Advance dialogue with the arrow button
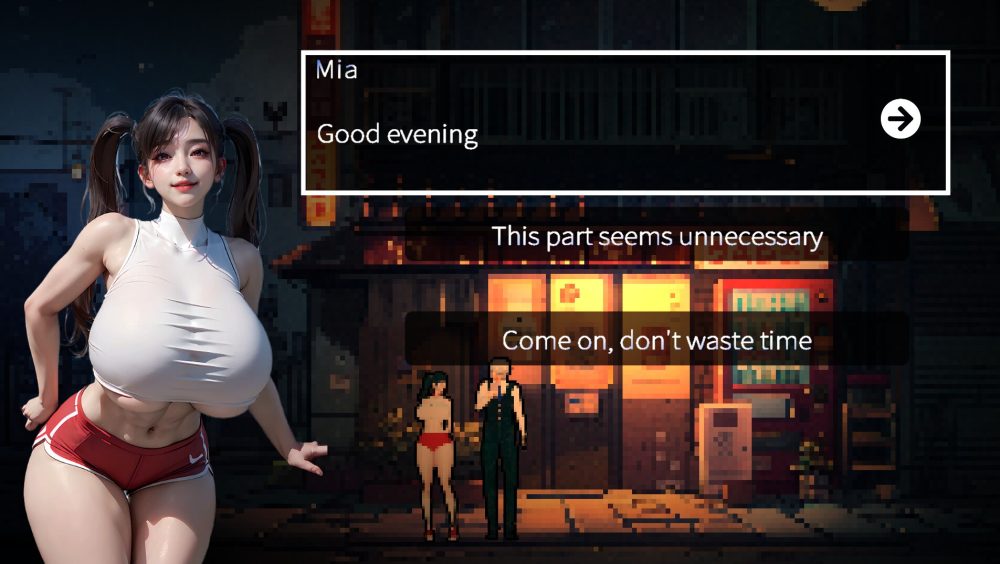The image size is (1000, 564). pyautogui.click(x=900, y=120)
